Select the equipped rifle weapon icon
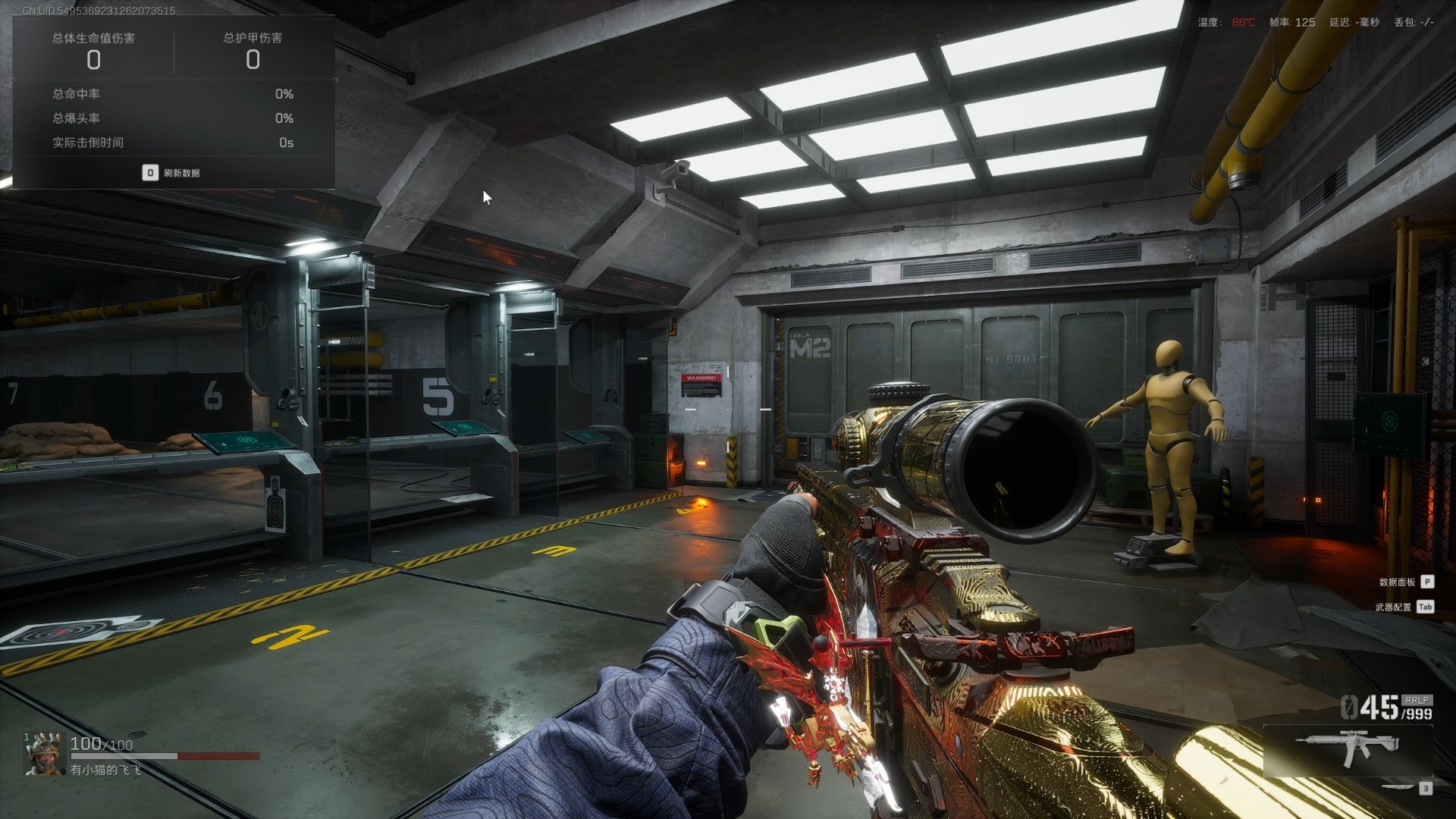The width and height of the screenshot is (1456, 819). [1347, 747]
